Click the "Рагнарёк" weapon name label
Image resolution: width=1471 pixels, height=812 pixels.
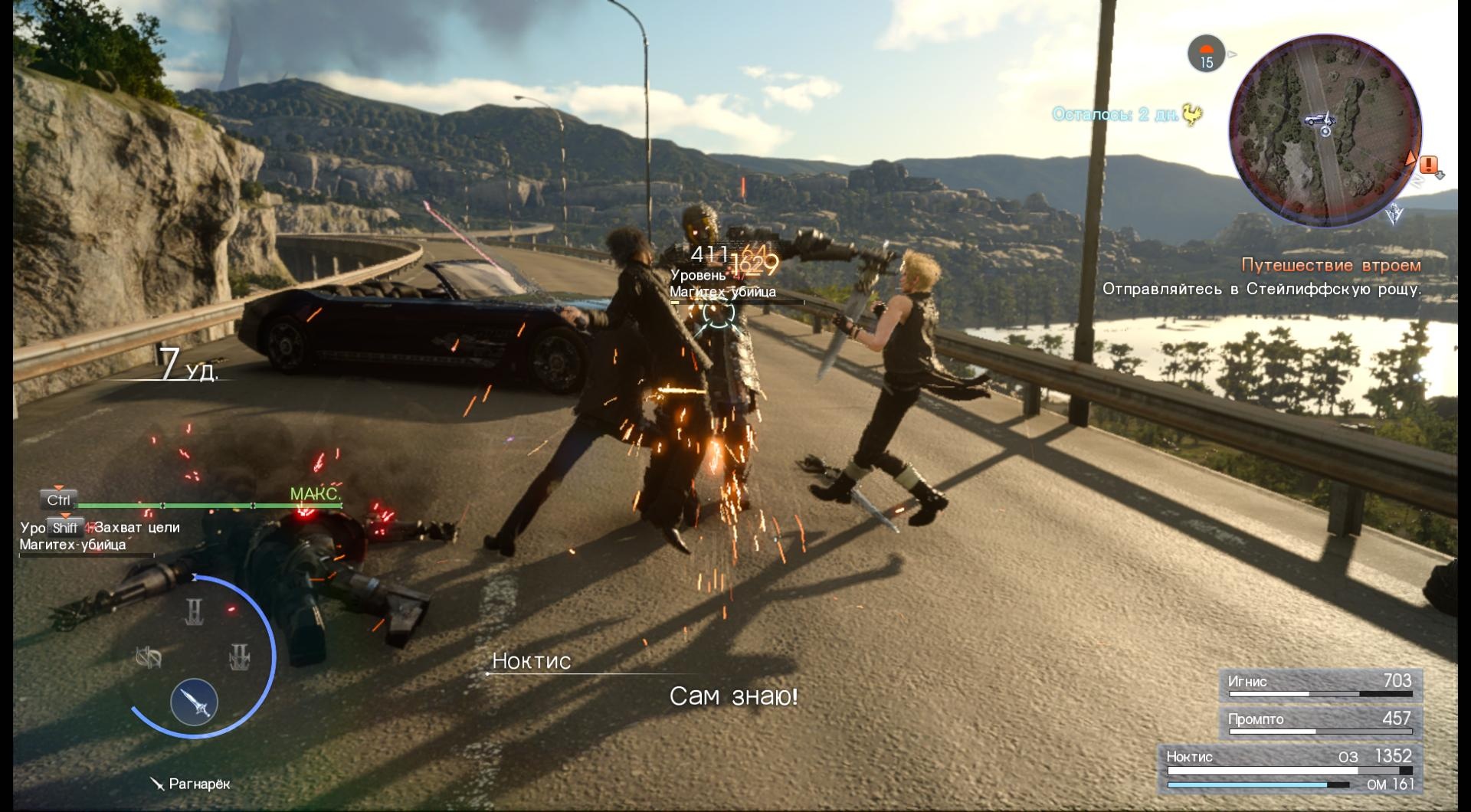[199, 784]
